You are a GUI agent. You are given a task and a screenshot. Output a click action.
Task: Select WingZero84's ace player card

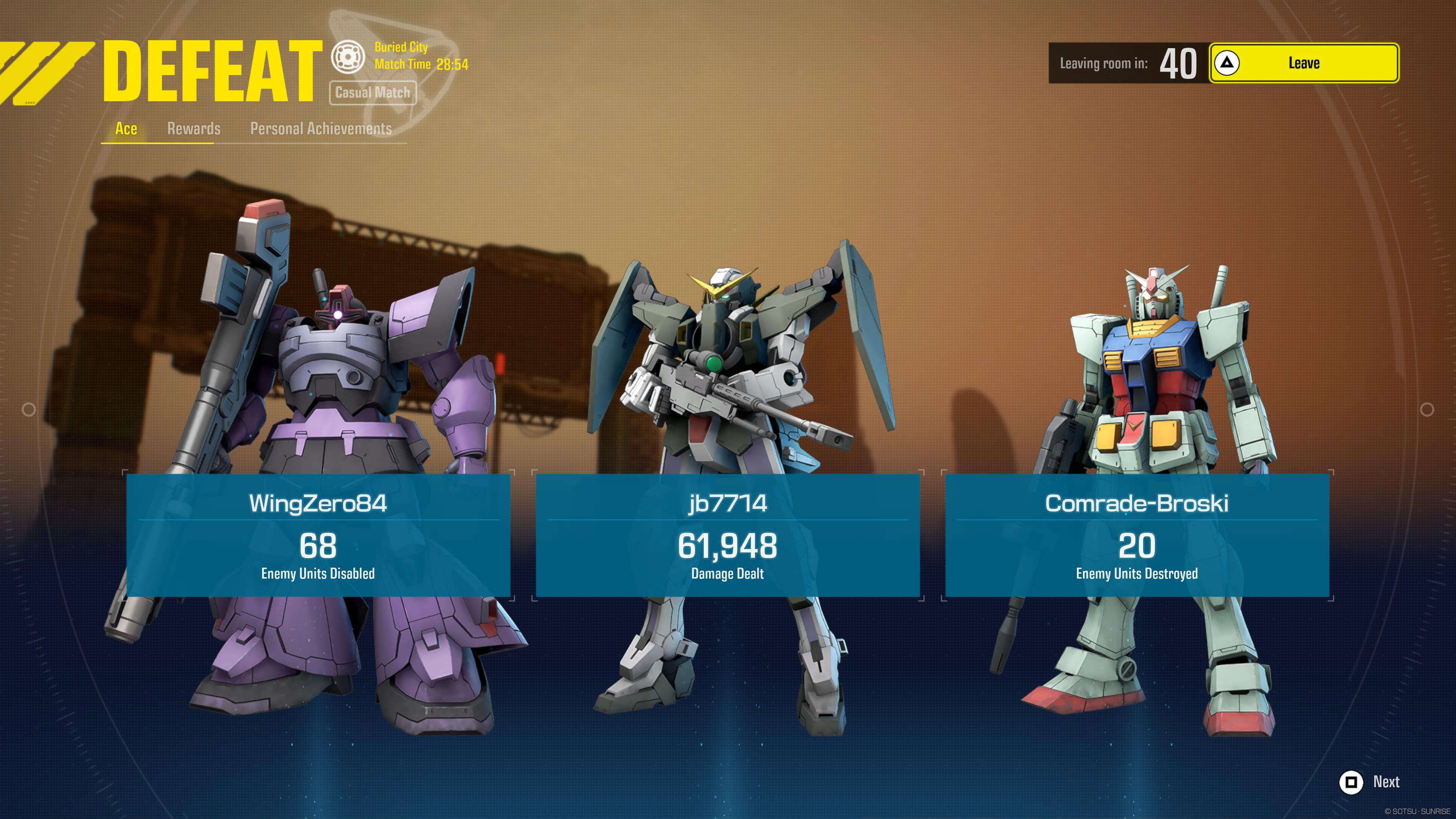tap(318, 535)
